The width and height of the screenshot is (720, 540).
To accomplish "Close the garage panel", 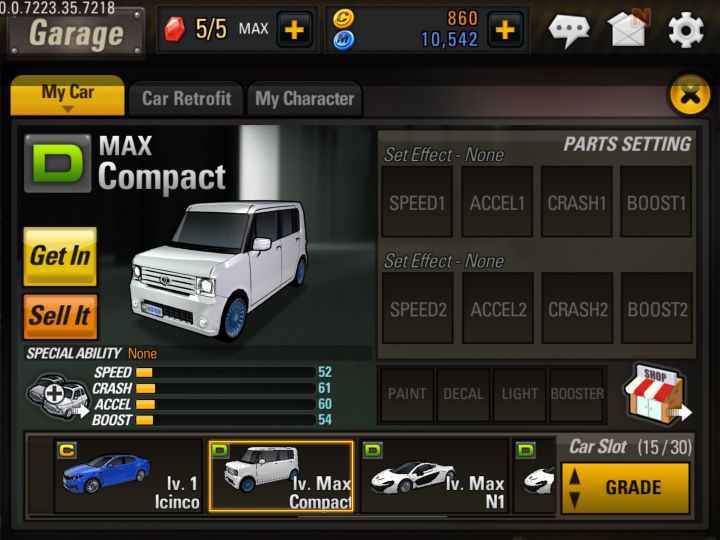I will 688,95.
